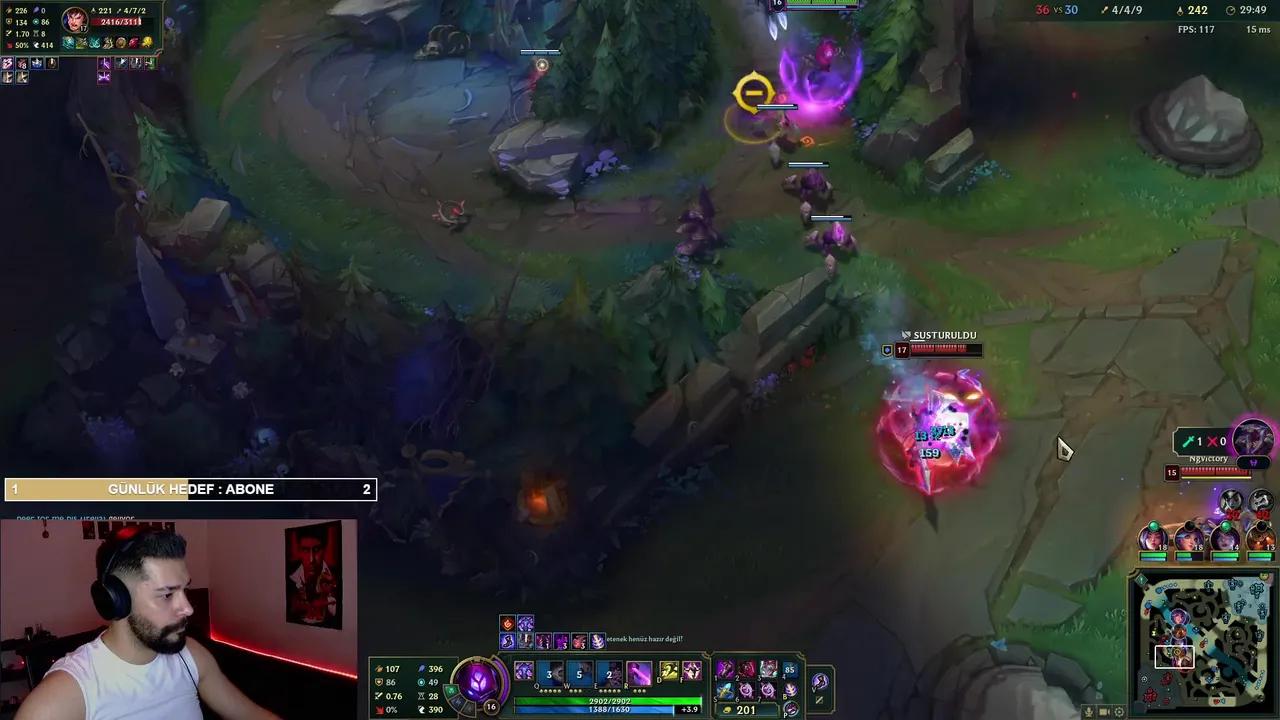Open the shop via the gold 201 counter

[745, 710]
